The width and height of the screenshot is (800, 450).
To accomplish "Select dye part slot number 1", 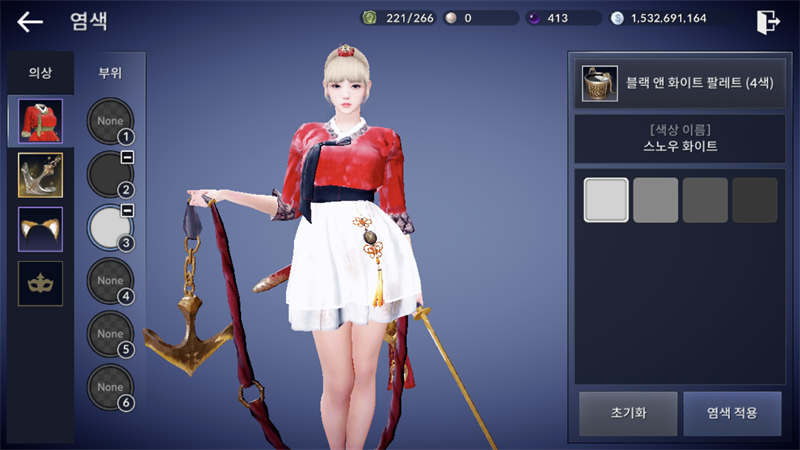I will pyautogui.click(x=110, y=121).
